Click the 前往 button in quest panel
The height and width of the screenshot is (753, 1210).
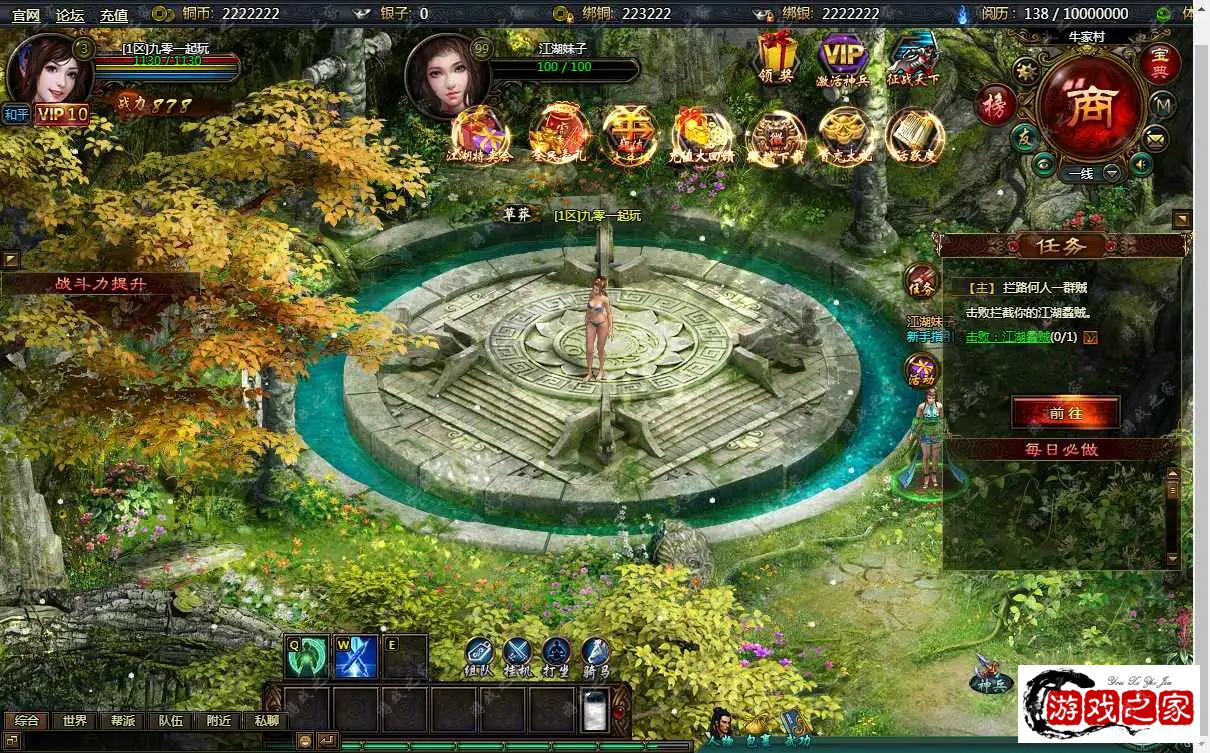tap(1065, 412)
